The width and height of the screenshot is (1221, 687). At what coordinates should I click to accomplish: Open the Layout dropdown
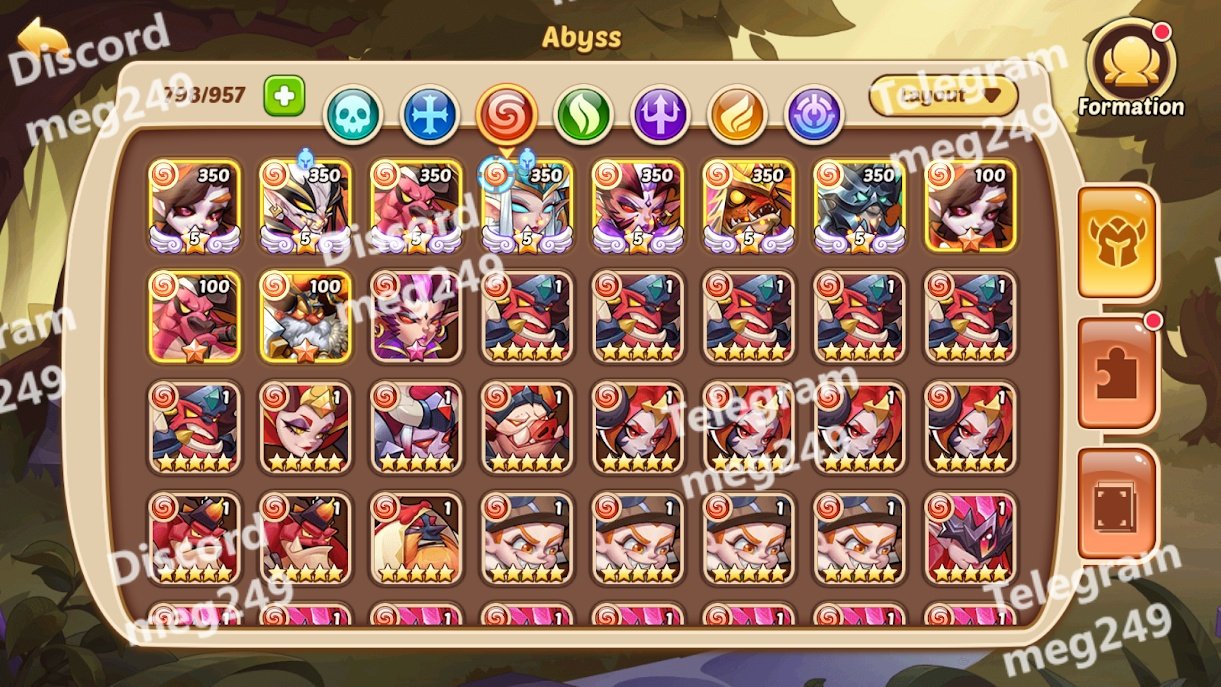coord(943,96)
